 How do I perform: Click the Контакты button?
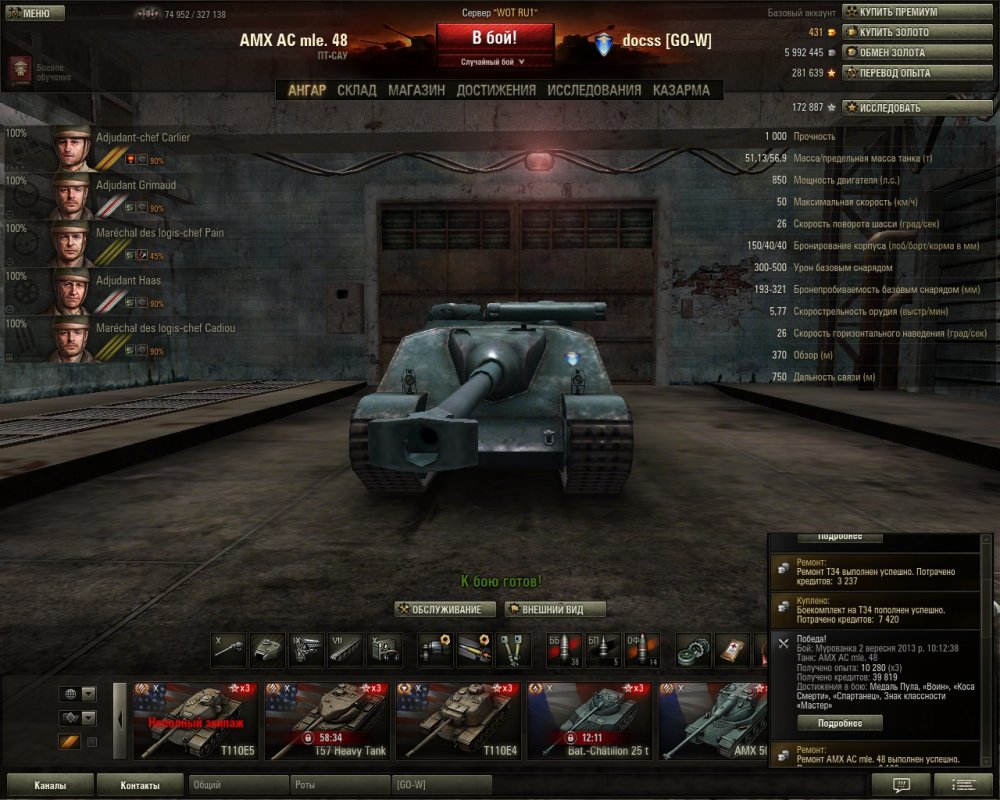tap(139, 785)
